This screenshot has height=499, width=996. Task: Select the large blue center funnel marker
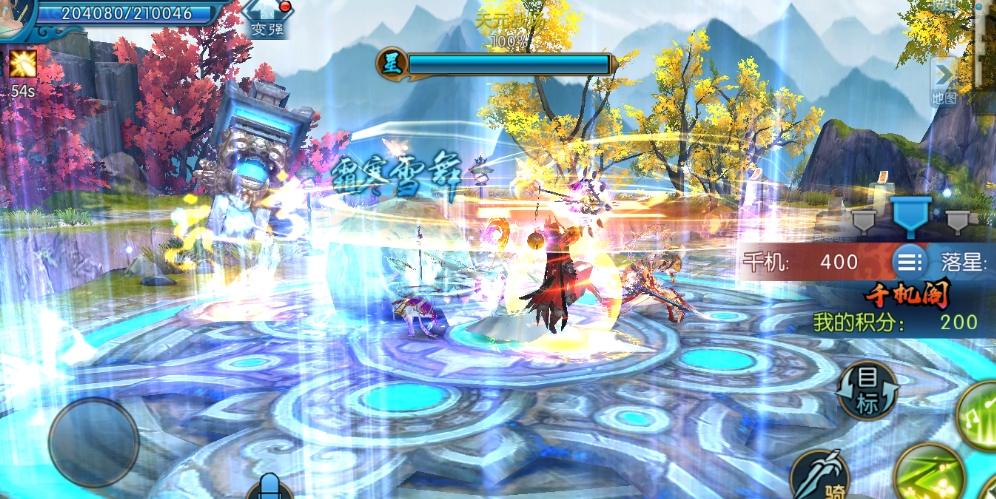click(x=910, y=214)
